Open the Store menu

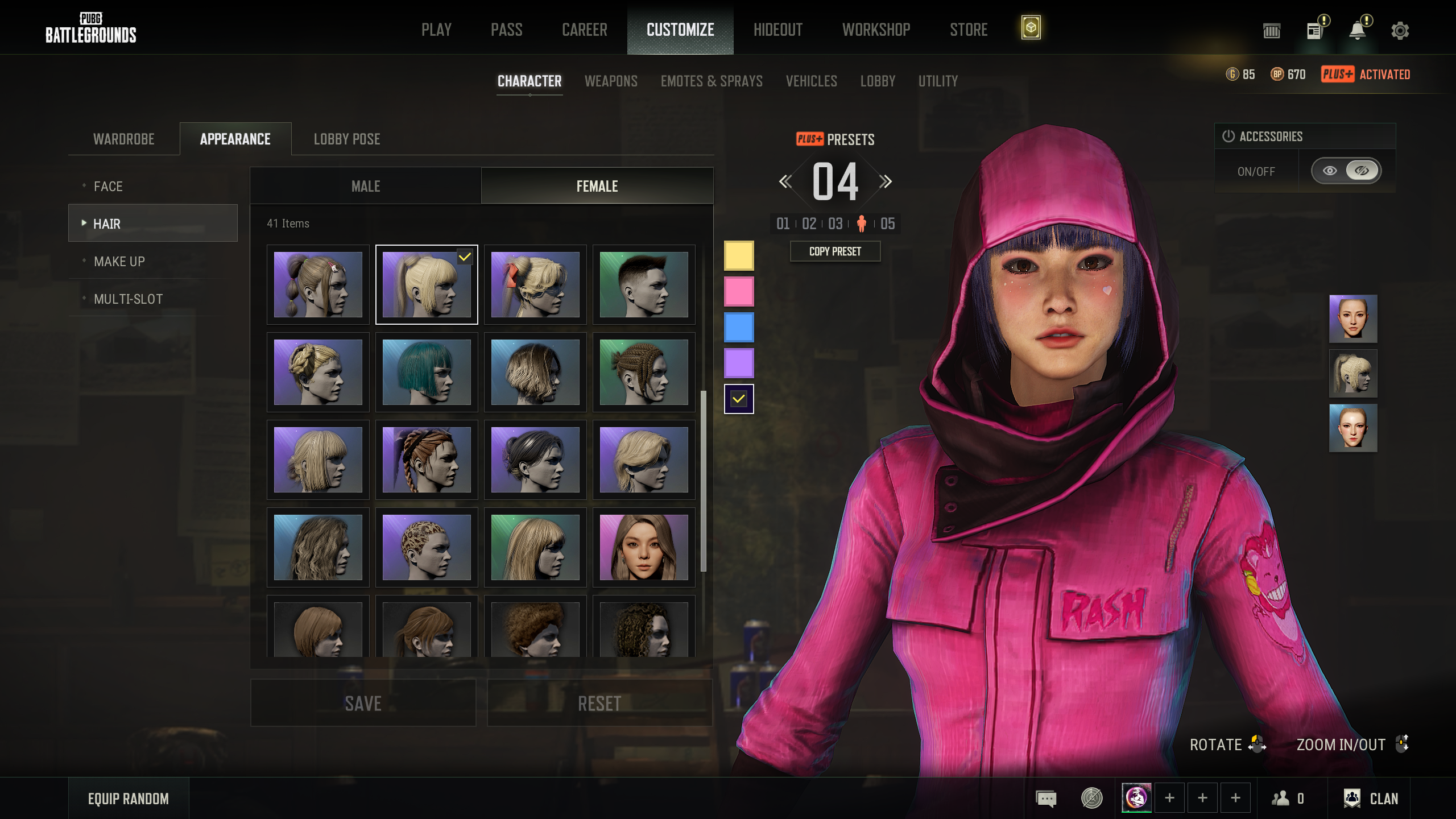968,30
